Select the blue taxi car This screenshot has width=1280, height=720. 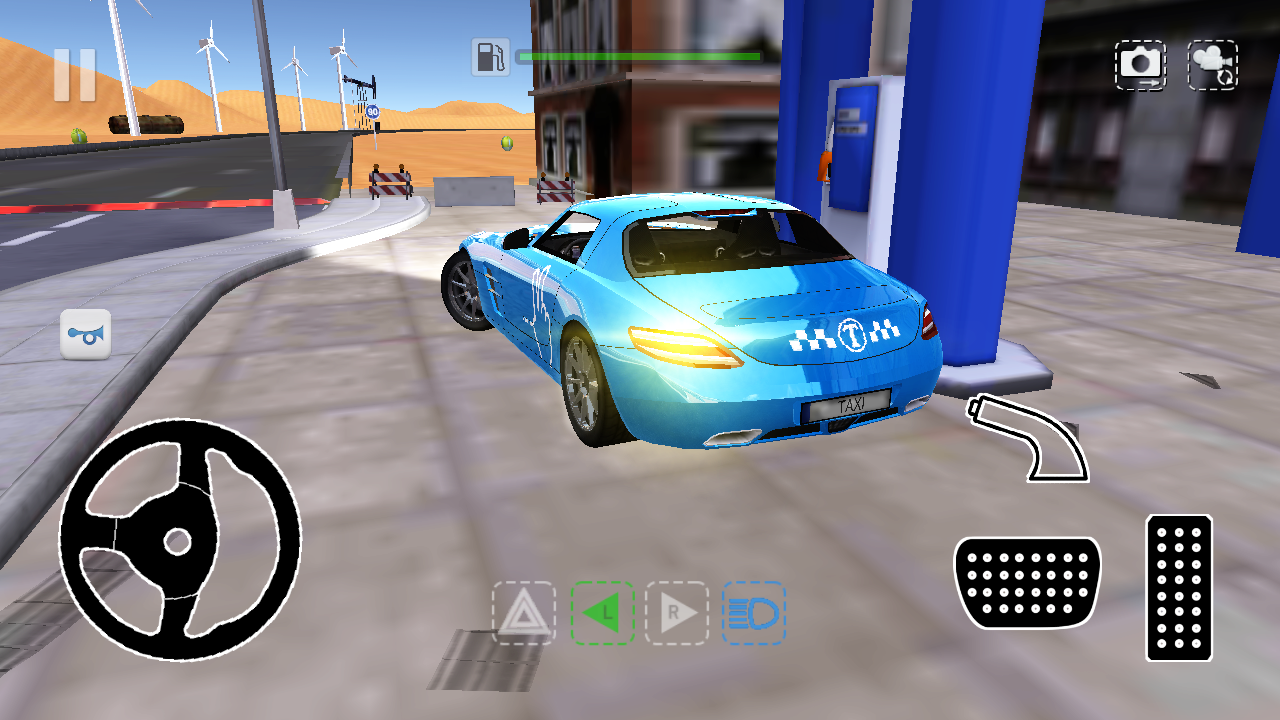(700, 320)
